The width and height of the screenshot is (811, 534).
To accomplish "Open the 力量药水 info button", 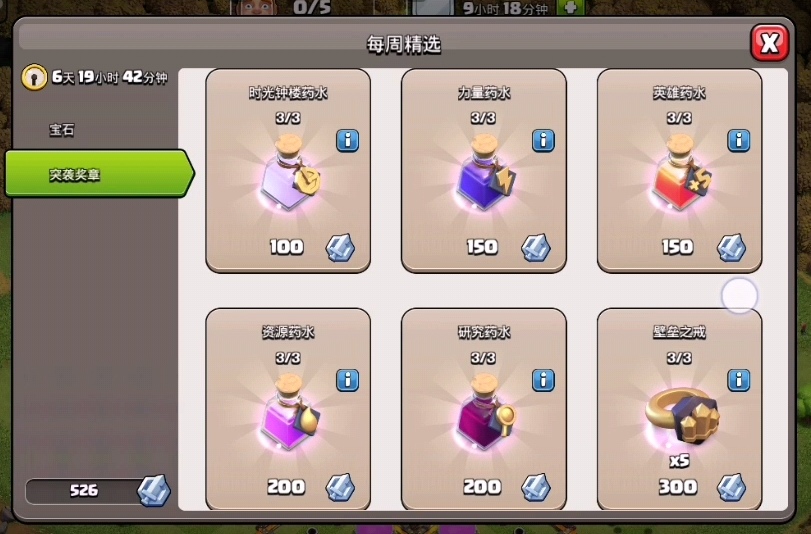I will click(x=543, y=140).
